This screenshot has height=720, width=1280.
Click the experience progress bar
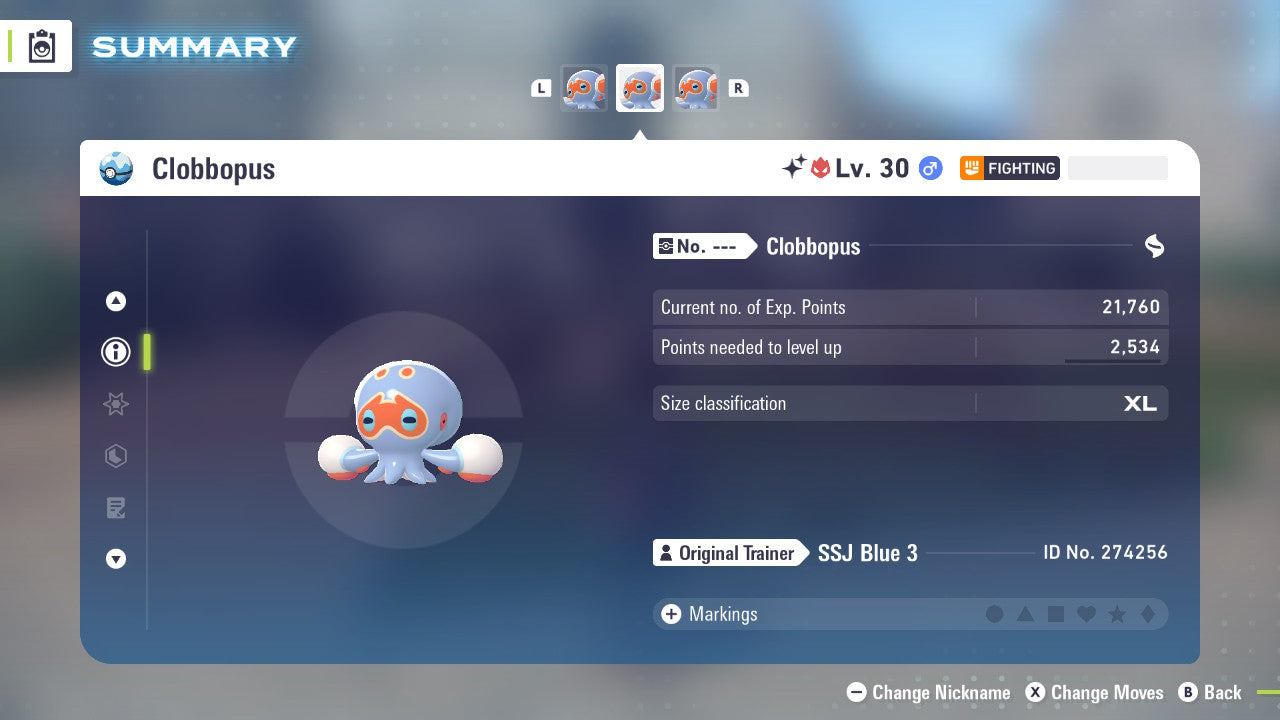coord(1117,168)
